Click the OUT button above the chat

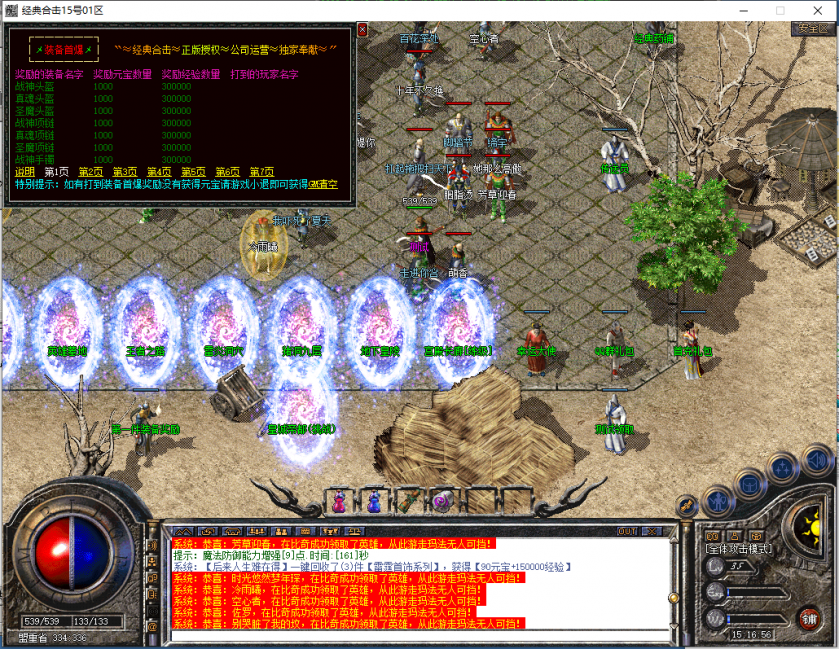(627, 530)
